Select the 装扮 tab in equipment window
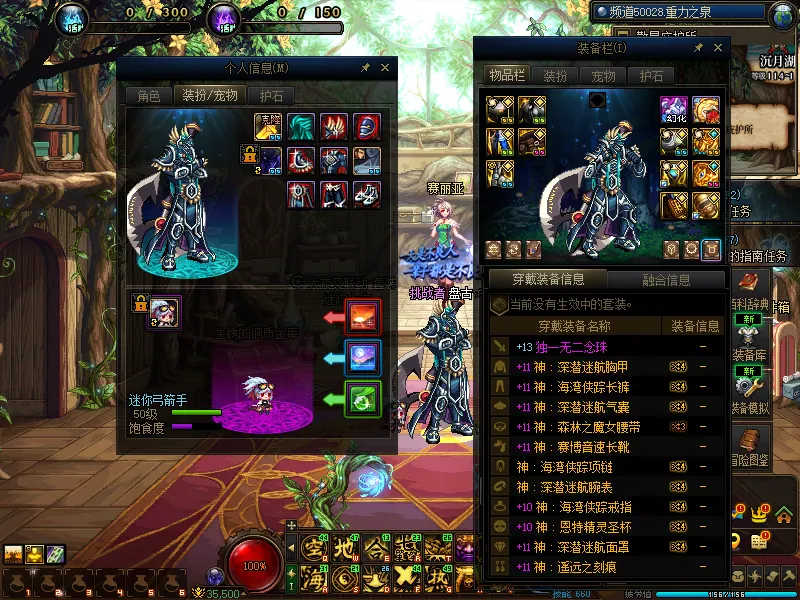Screen dimensions: 800x600 (x=555, y=76)
